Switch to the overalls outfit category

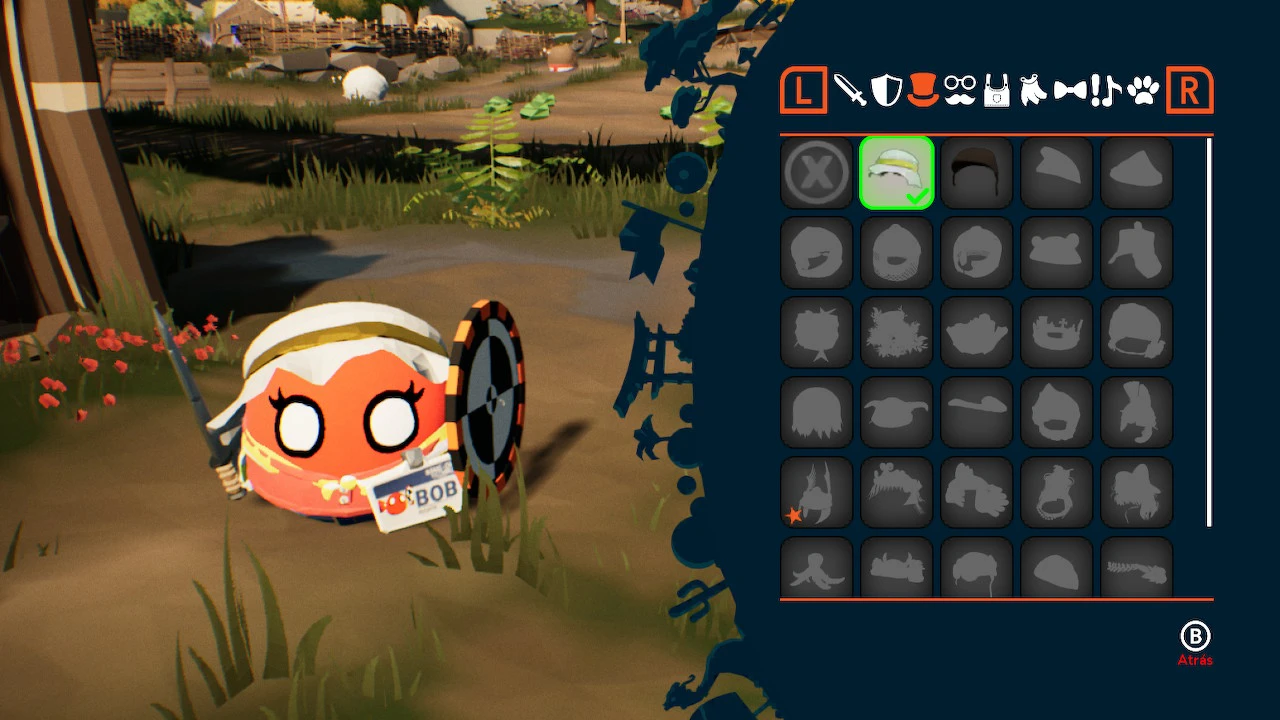point(996,92)
